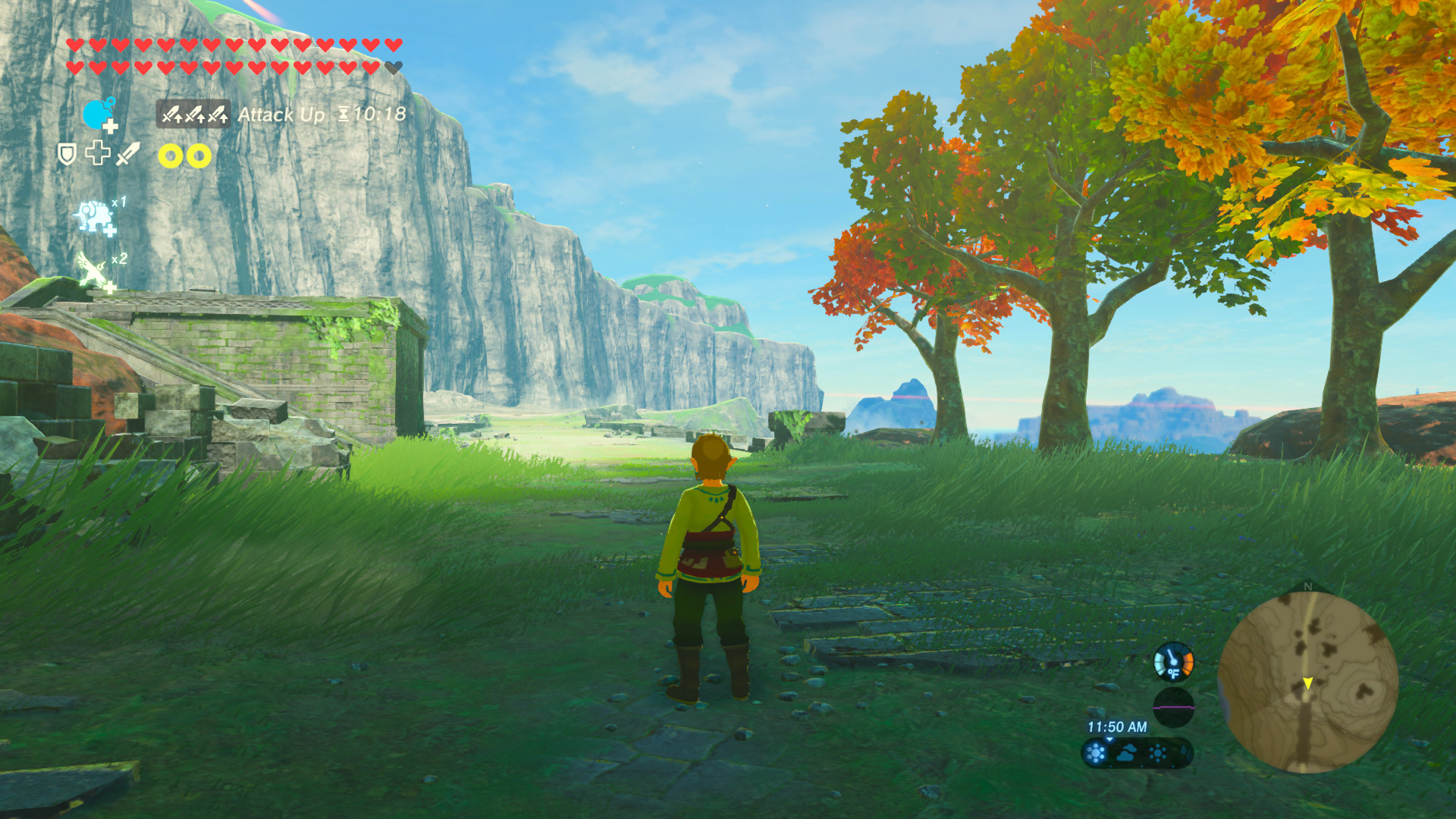This screenshot has width=1456, height=819.
Task: Click the Fahrenheit temperature gauge
Action: click(1174, 662)
